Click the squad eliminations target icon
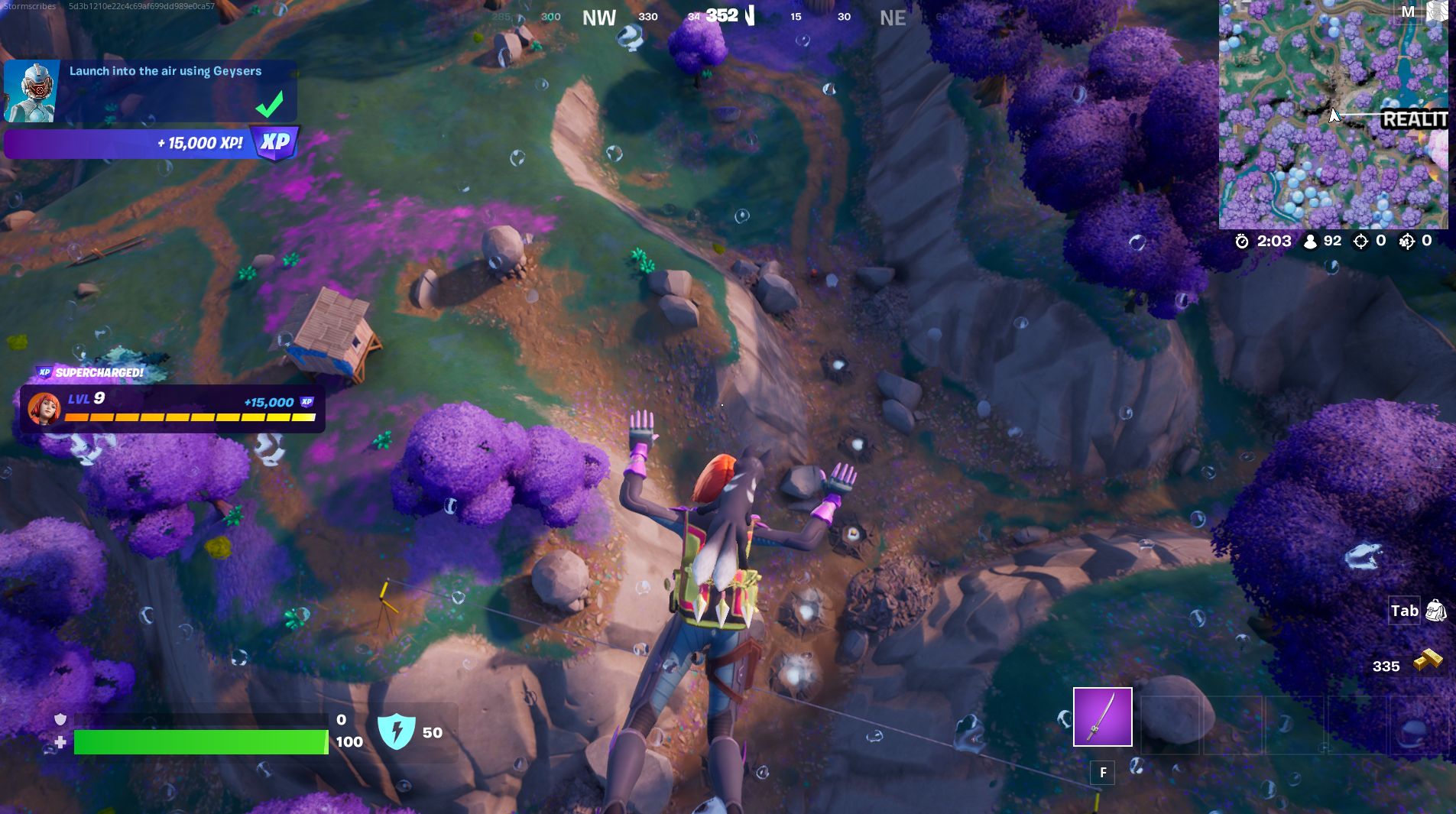1456x814 pixels. [1407, 239]
